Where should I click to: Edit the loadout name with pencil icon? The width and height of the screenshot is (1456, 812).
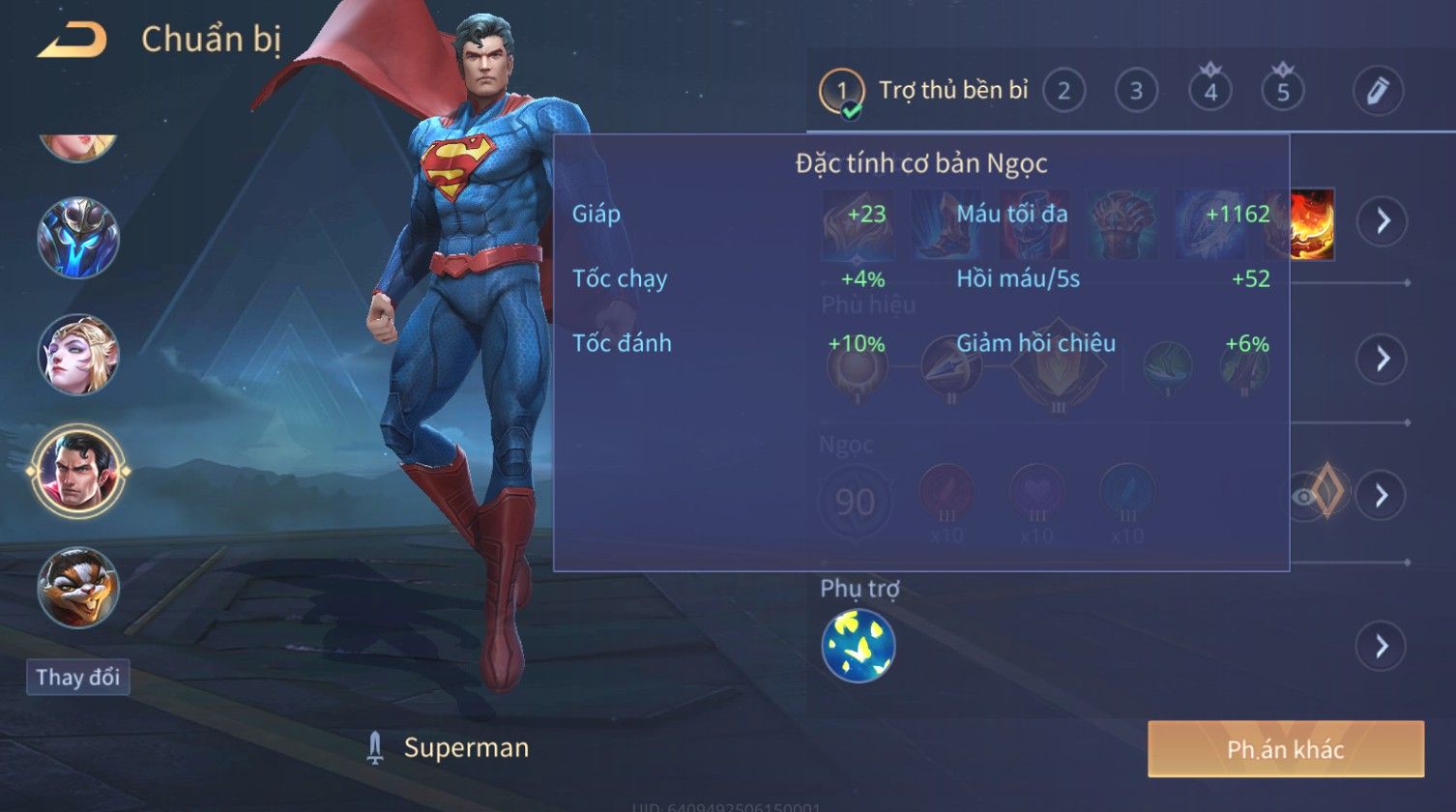coord(1378,91)
